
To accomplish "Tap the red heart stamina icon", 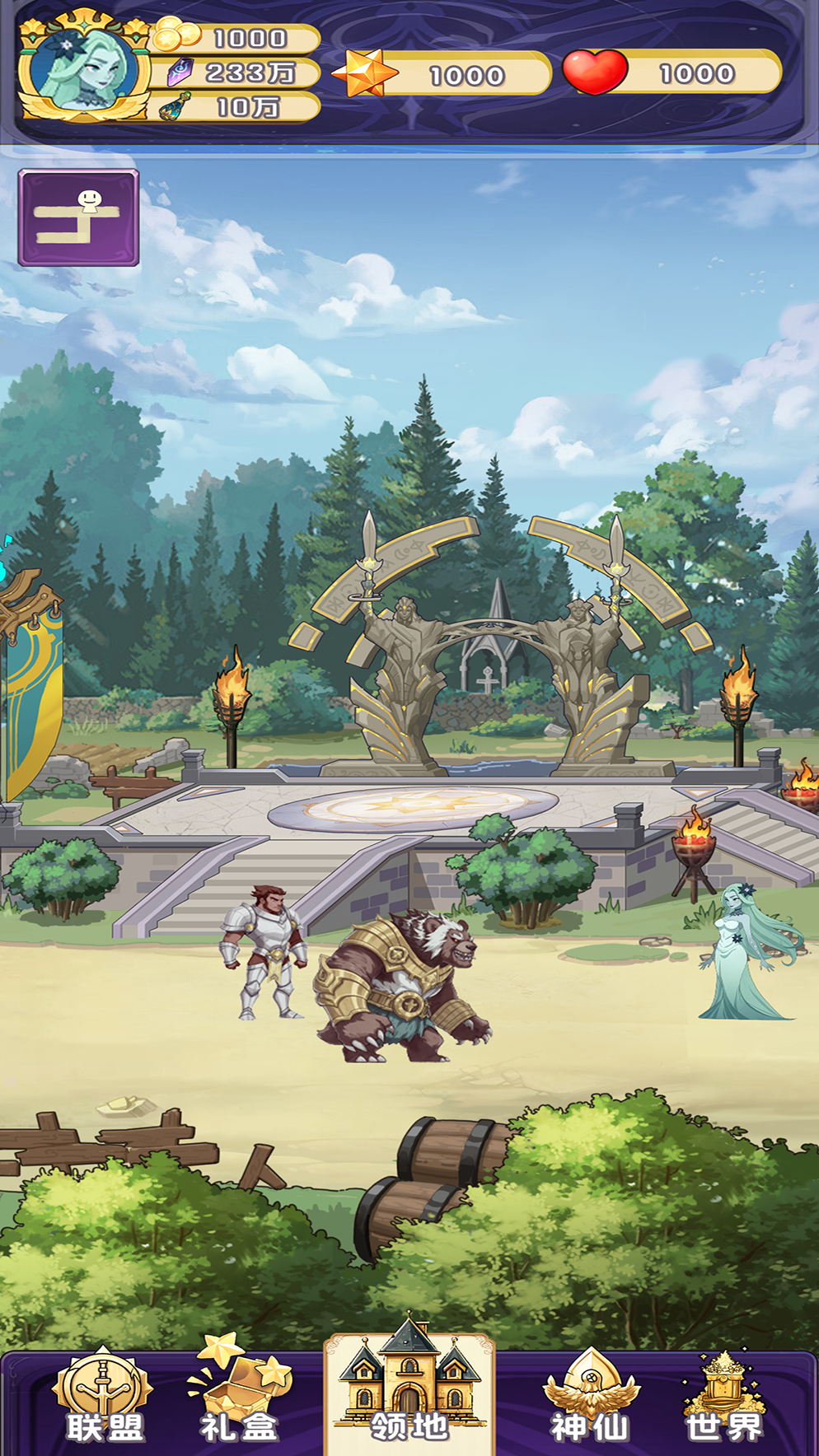I will pos(595,72).
